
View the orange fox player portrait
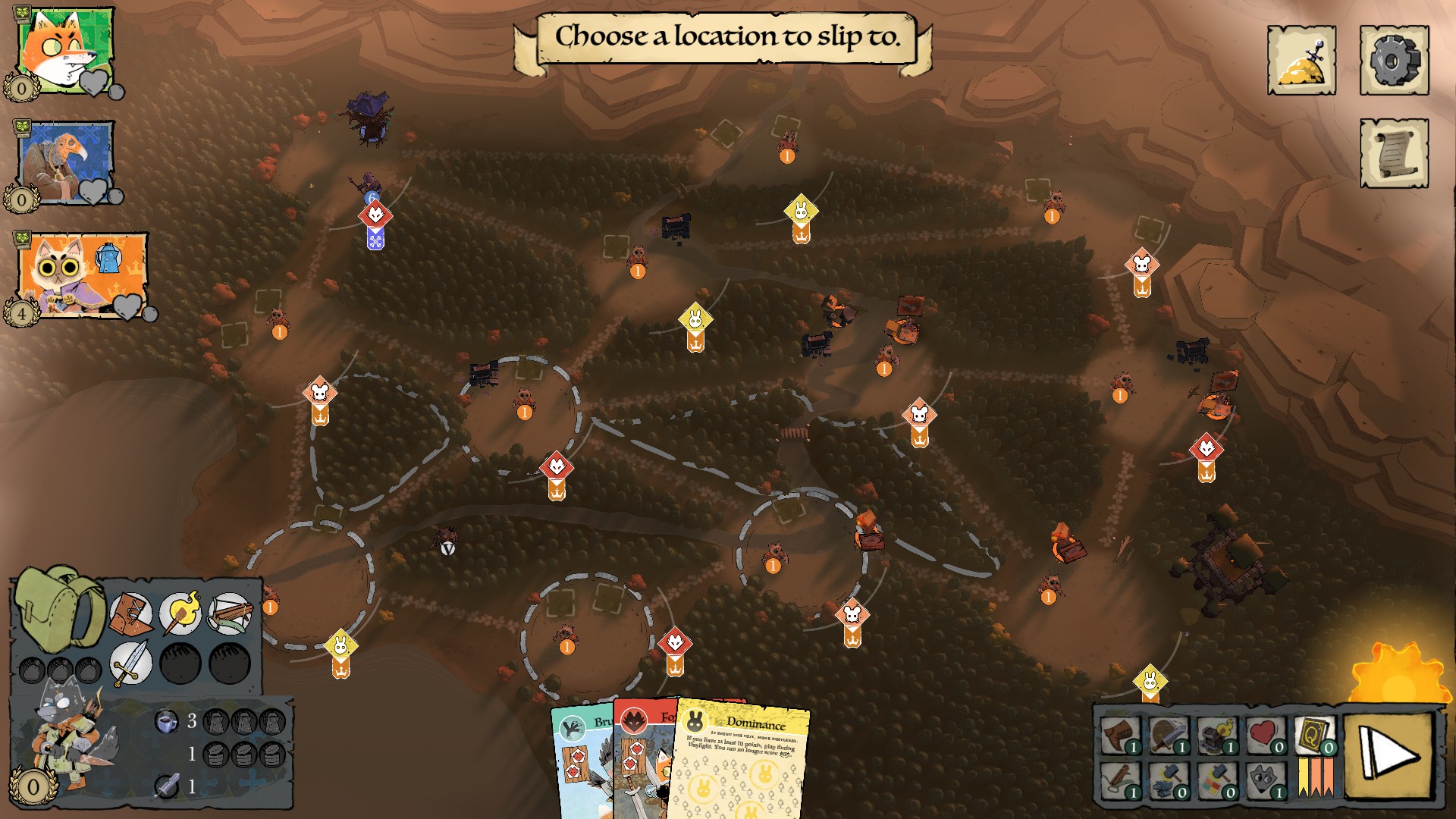[65, 50]
